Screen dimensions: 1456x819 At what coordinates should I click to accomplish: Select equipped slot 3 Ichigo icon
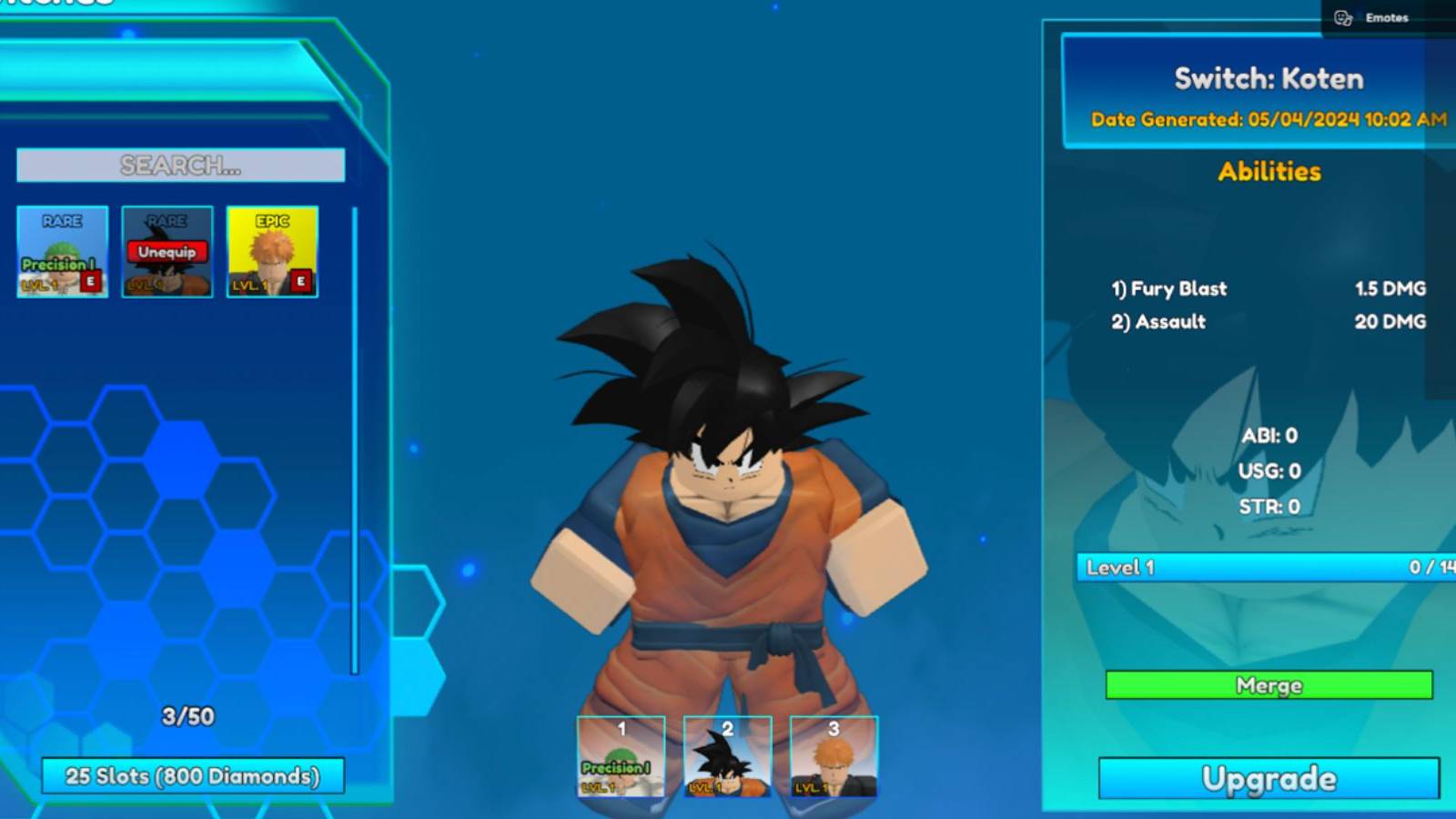pos(830,760)
